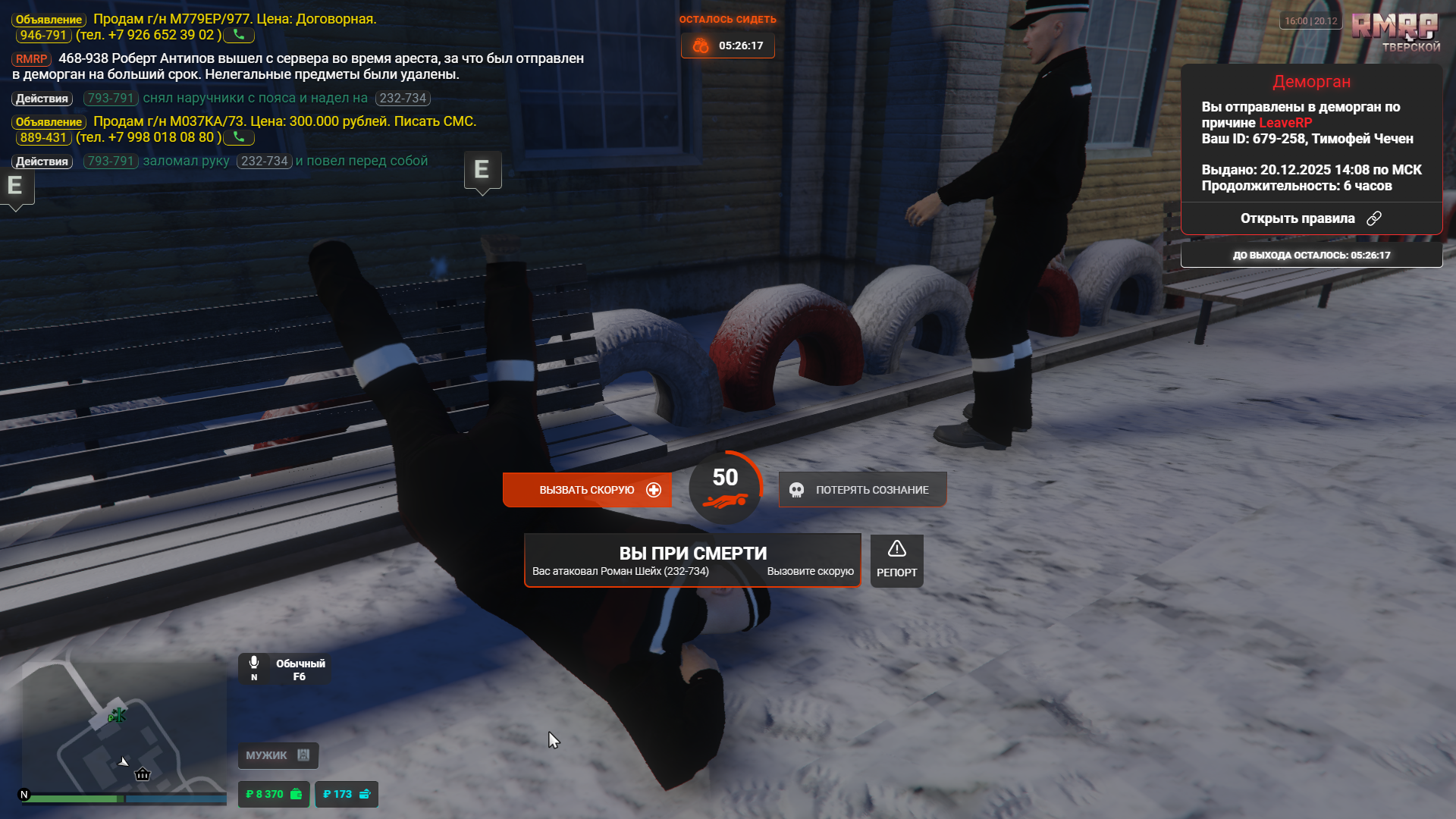Call the seller of plate М037КА/73
Screen dimensions: 1456x819
239,137
